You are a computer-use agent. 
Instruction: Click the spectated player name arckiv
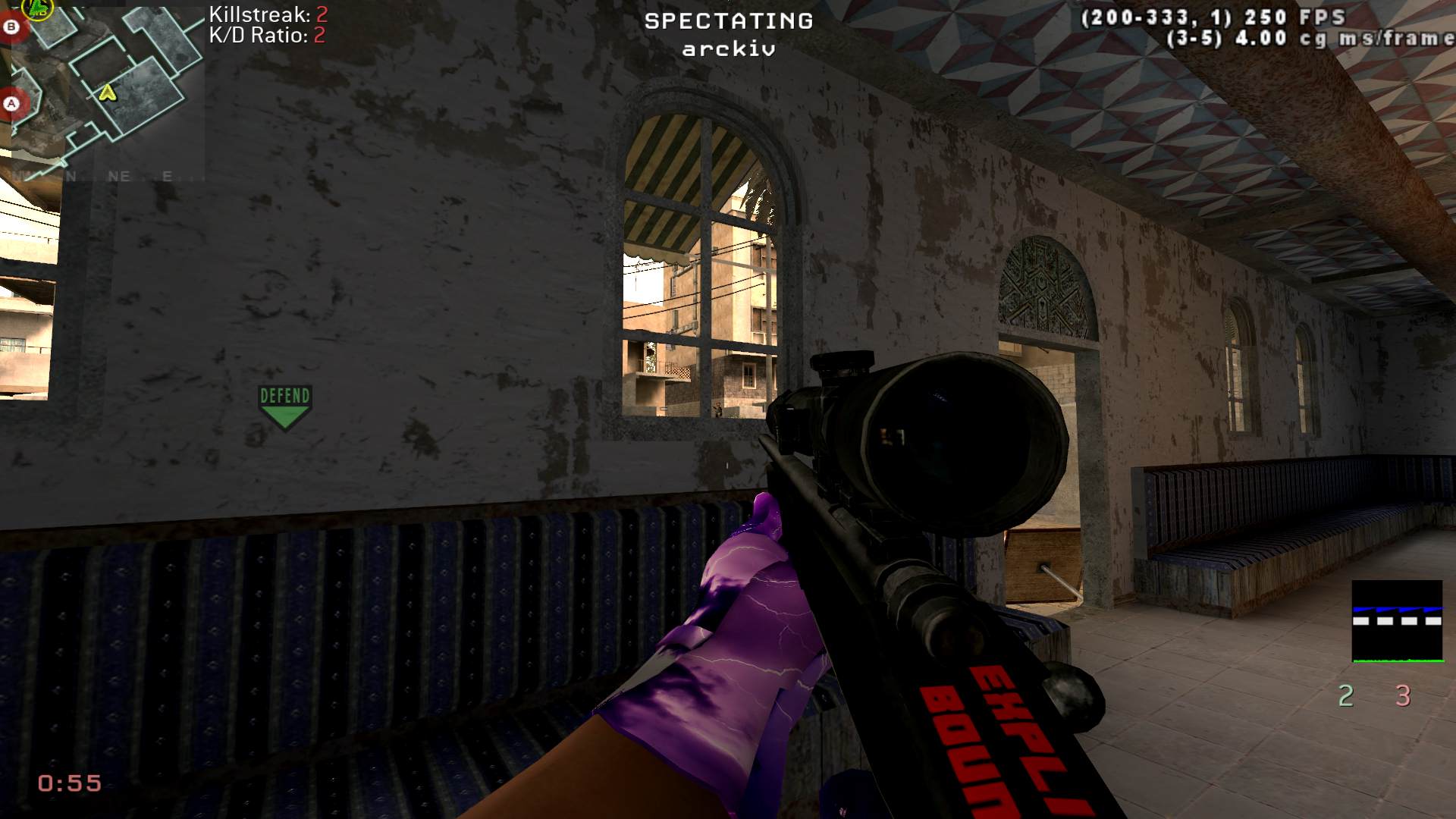tap(728, 49)
